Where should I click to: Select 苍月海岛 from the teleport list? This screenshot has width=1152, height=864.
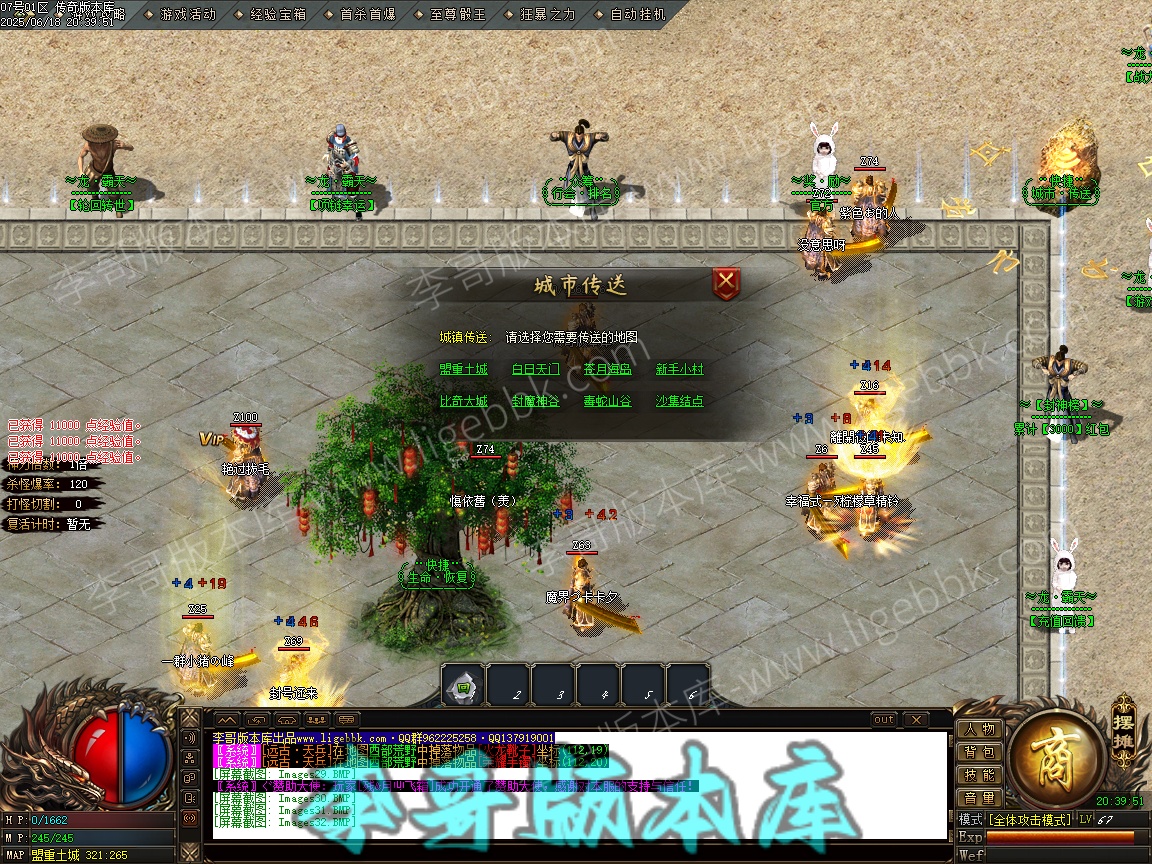pyautogui.click(x=608, y=369)
